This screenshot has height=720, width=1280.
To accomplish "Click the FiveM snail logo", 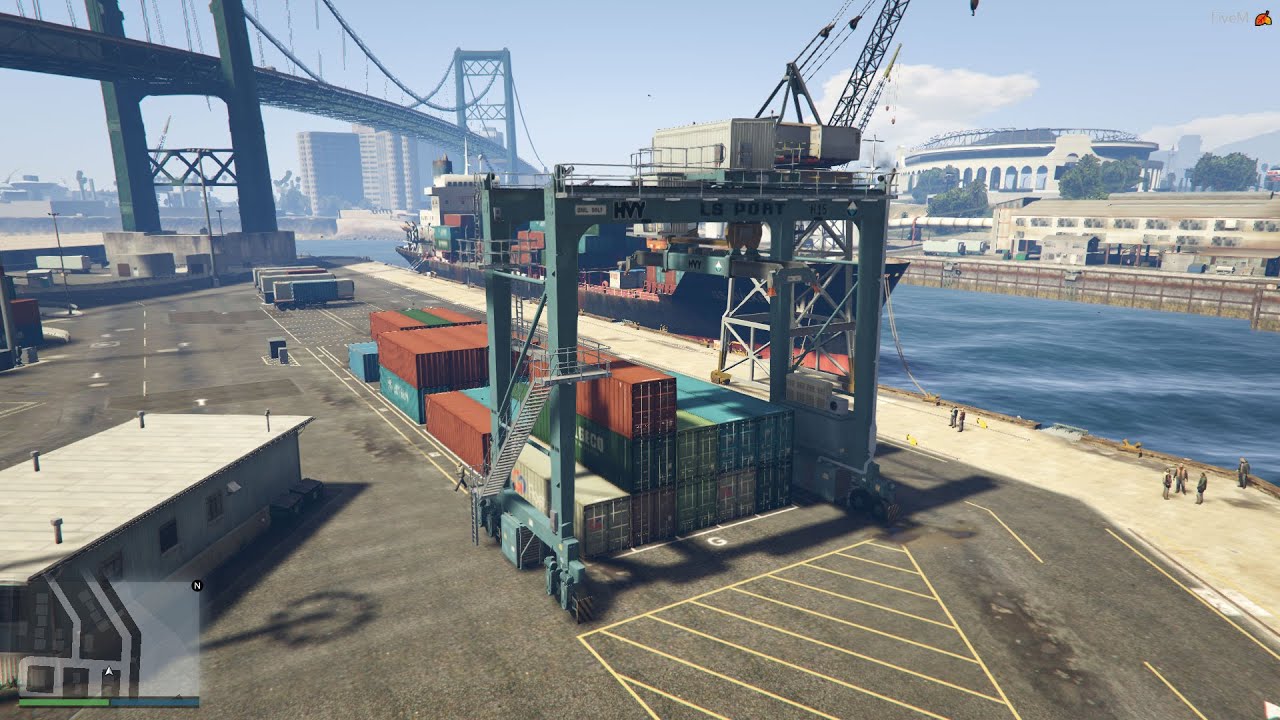I will click(x=1262, y=17).
